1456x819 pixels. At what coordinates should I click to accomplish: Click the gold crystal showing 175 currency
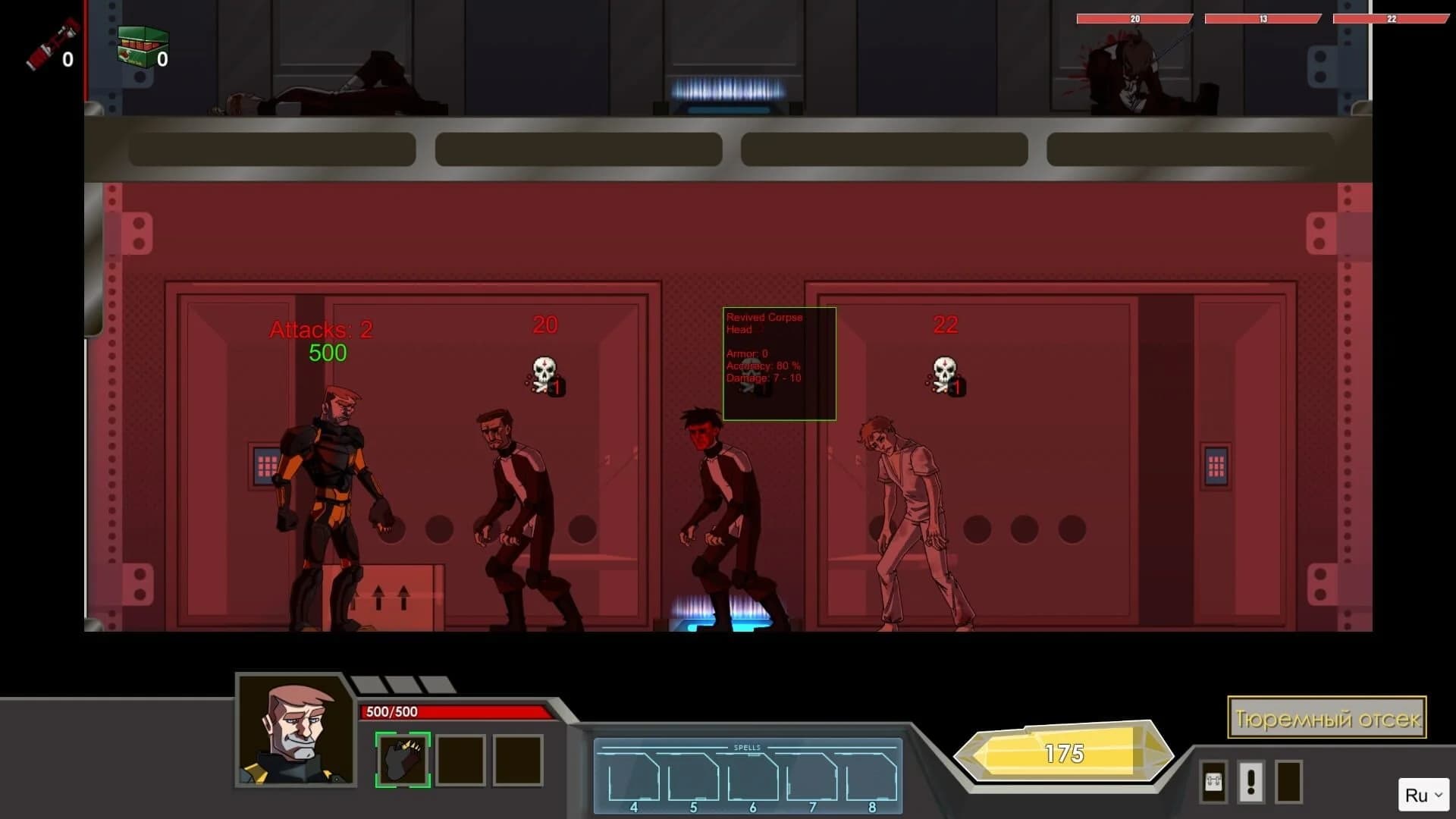coord(1065,753)
